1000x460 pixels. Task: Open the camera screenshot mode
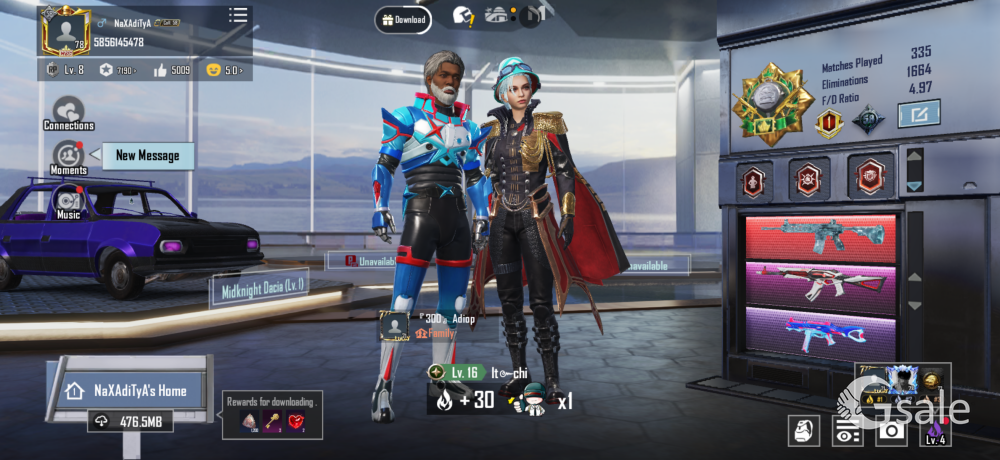(x=890, y=431)
